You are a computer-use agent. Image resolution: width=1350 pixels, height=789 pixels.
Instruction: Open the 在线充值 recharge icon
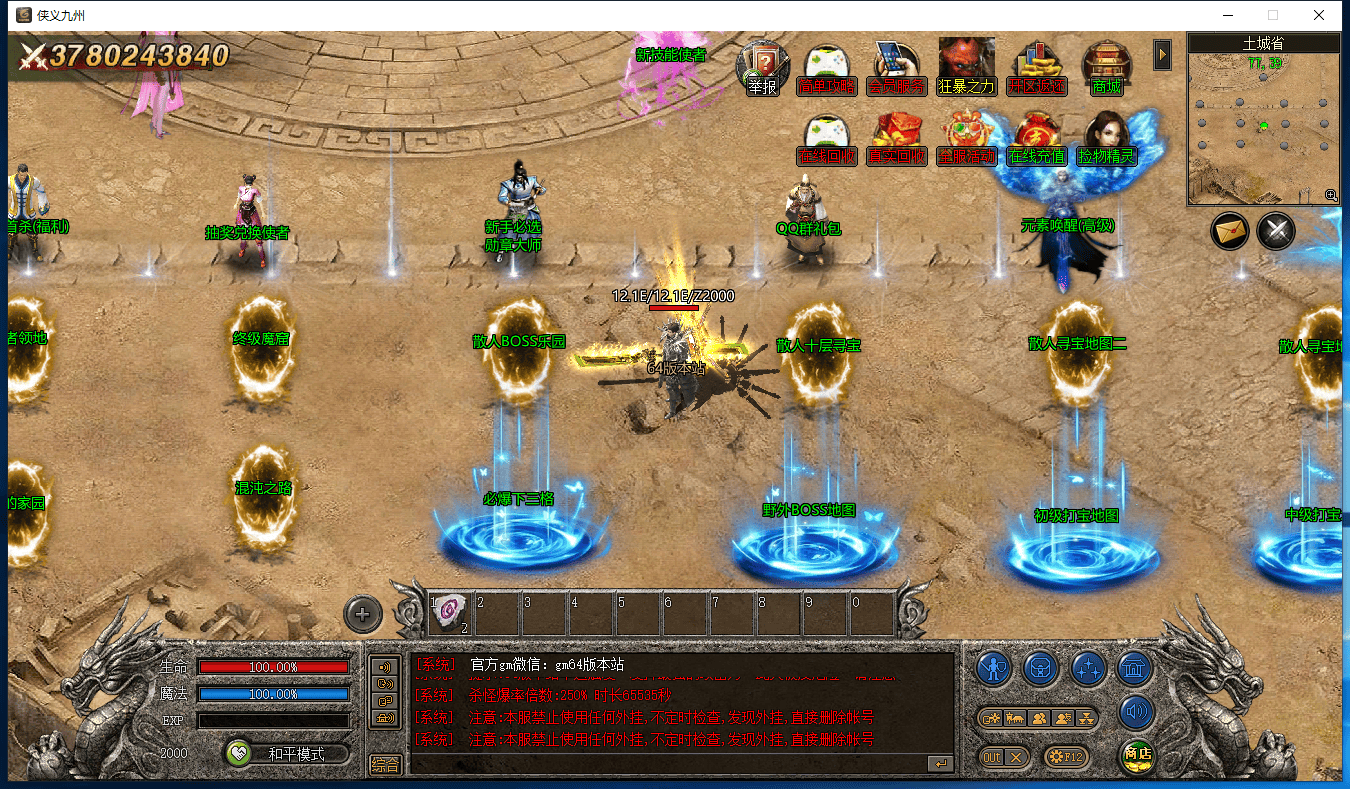point(1036,138)
